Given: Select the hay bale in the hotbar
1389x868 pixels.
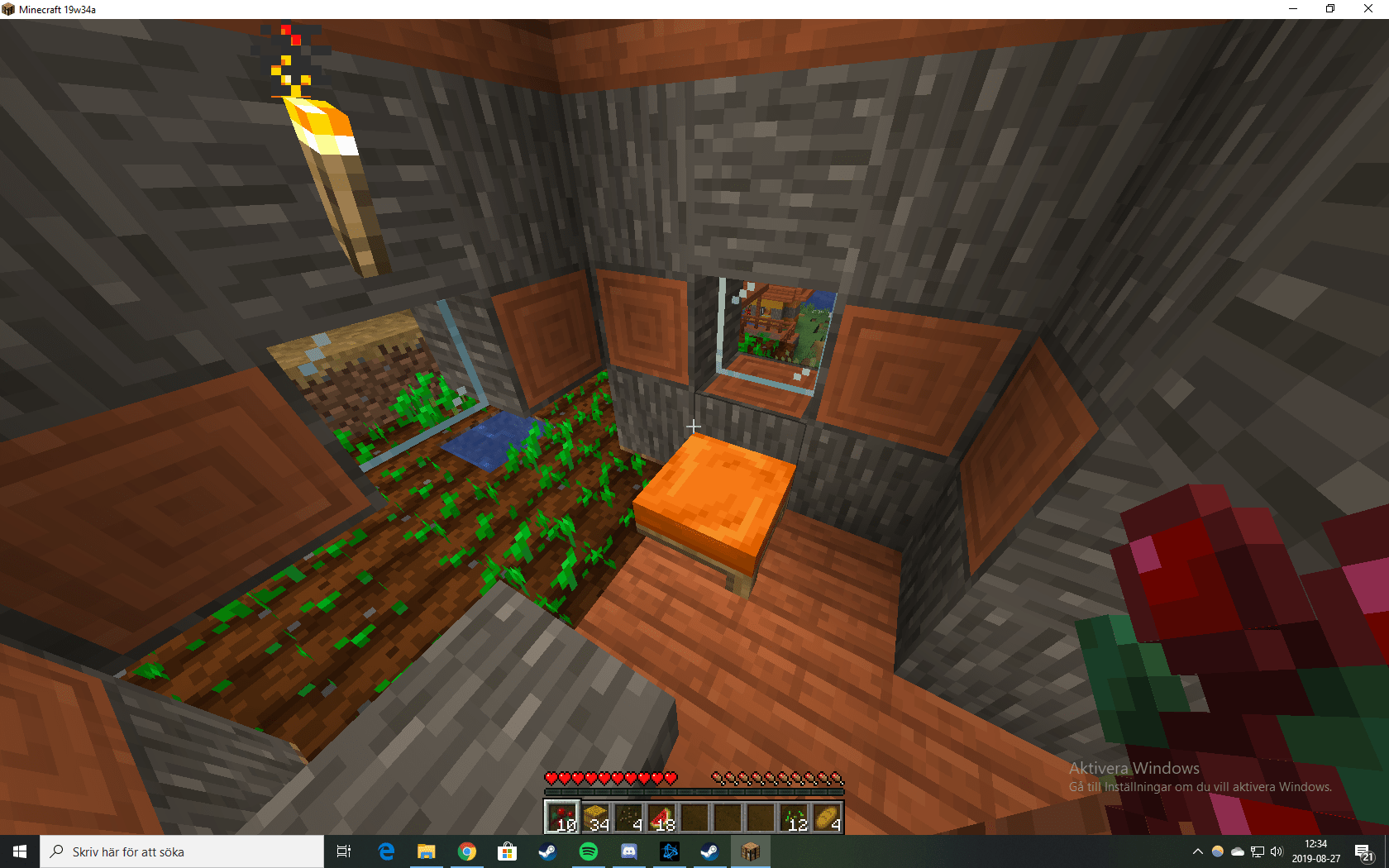Looking at the screenshot, I should (x=597, y=818).
